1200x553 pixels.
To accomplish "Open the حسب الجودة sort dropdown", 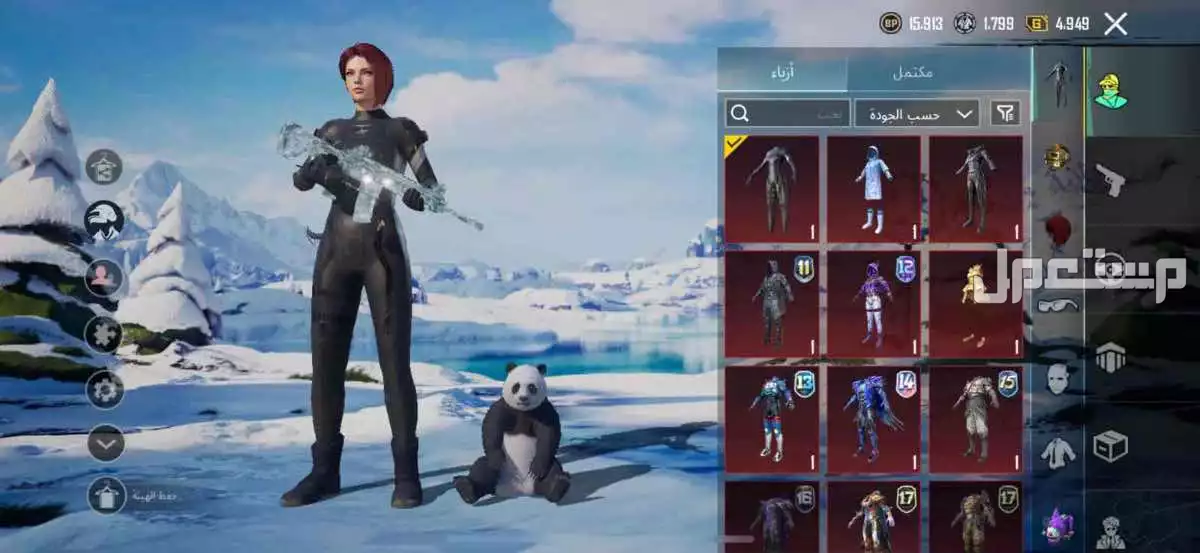I will click(917, 113).
